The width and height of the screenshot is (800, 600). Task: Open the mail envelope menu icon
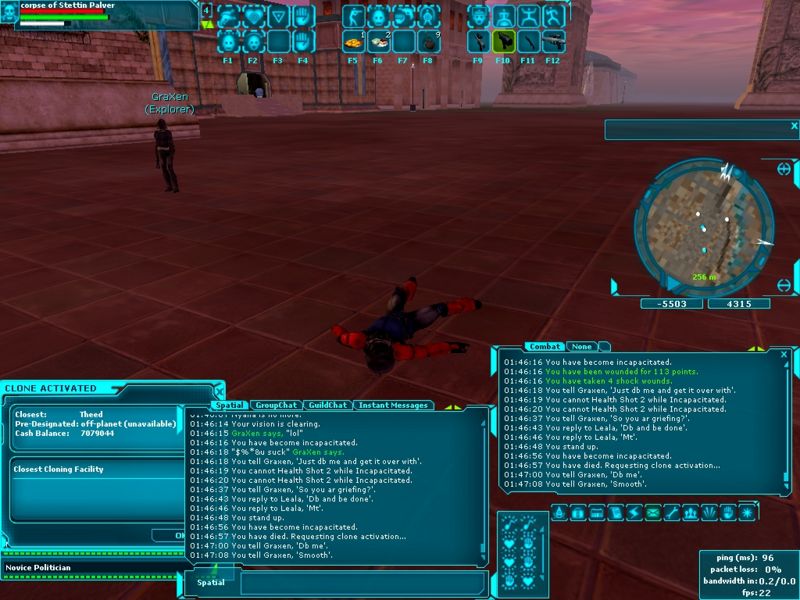click(x=653, y=513)
